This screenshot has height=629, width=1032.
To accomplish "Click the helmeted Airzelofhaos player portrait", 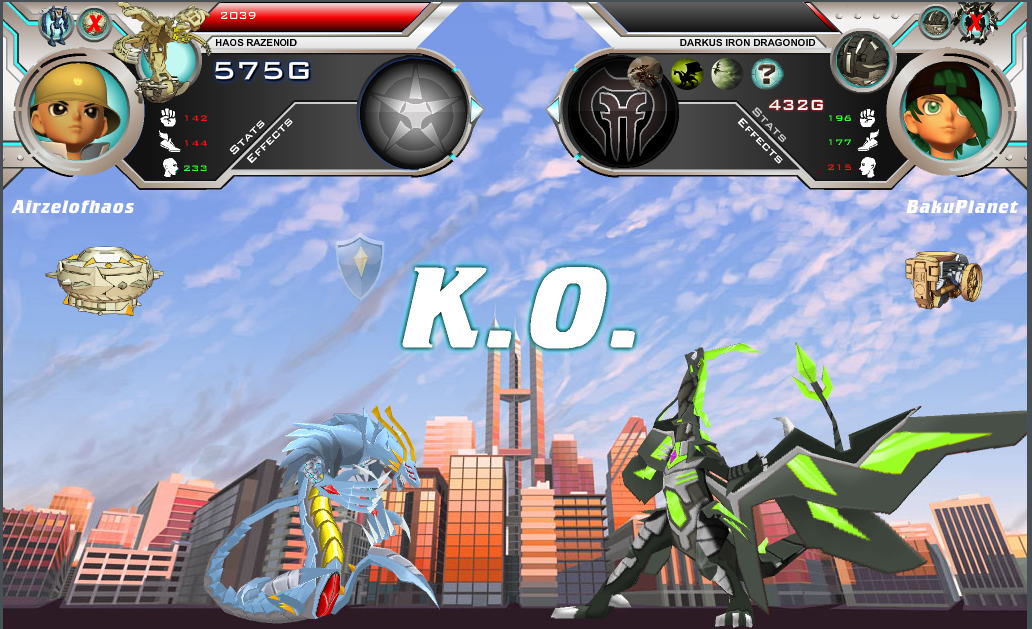I will tap(78, 107).
